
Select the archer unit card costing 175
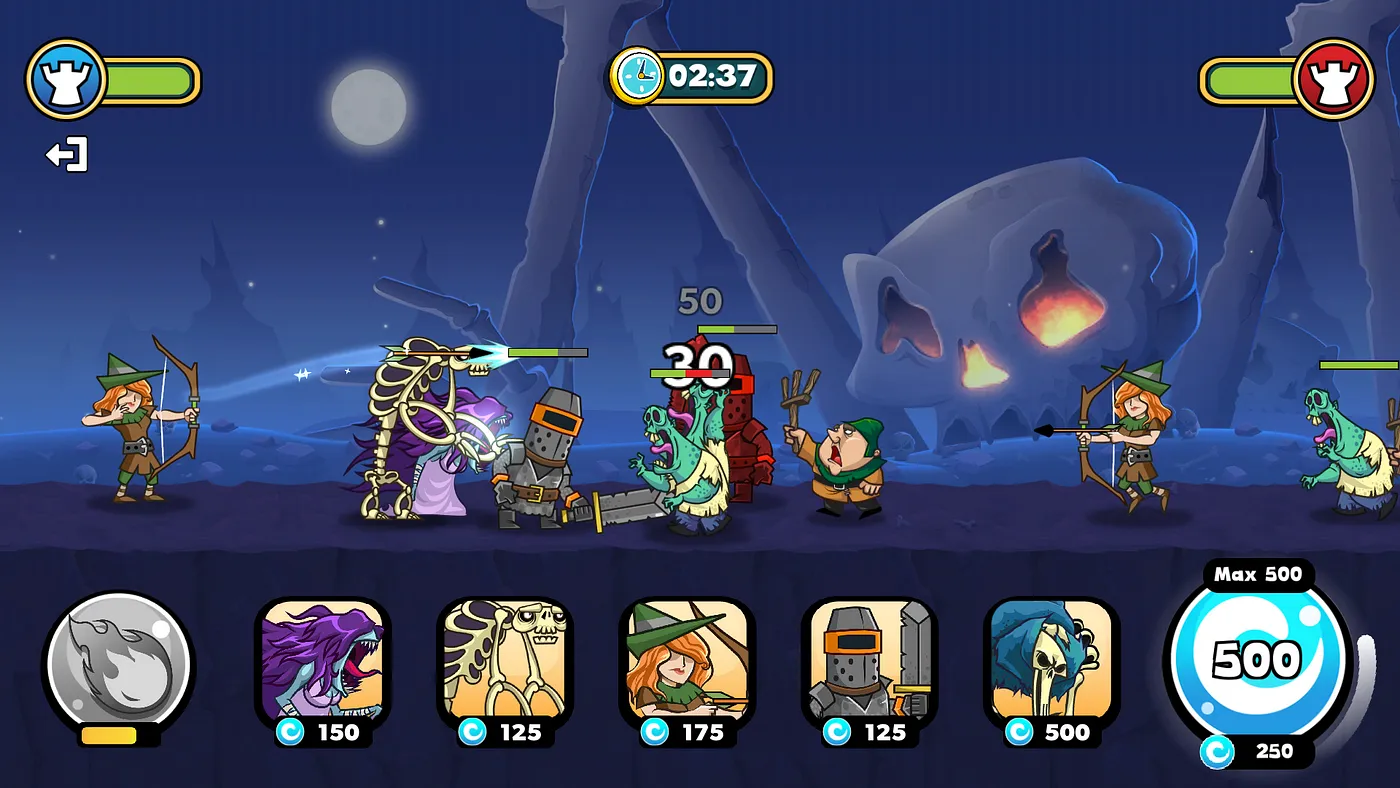tap(687, 664)
